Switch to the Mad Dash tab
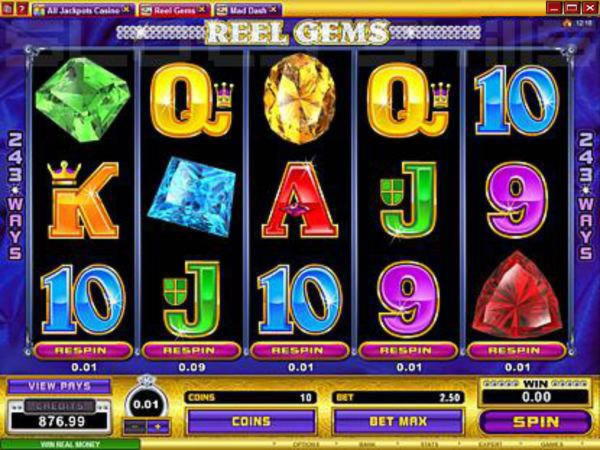The height and width of the screenshot is (450, 600). pos(238,9)
